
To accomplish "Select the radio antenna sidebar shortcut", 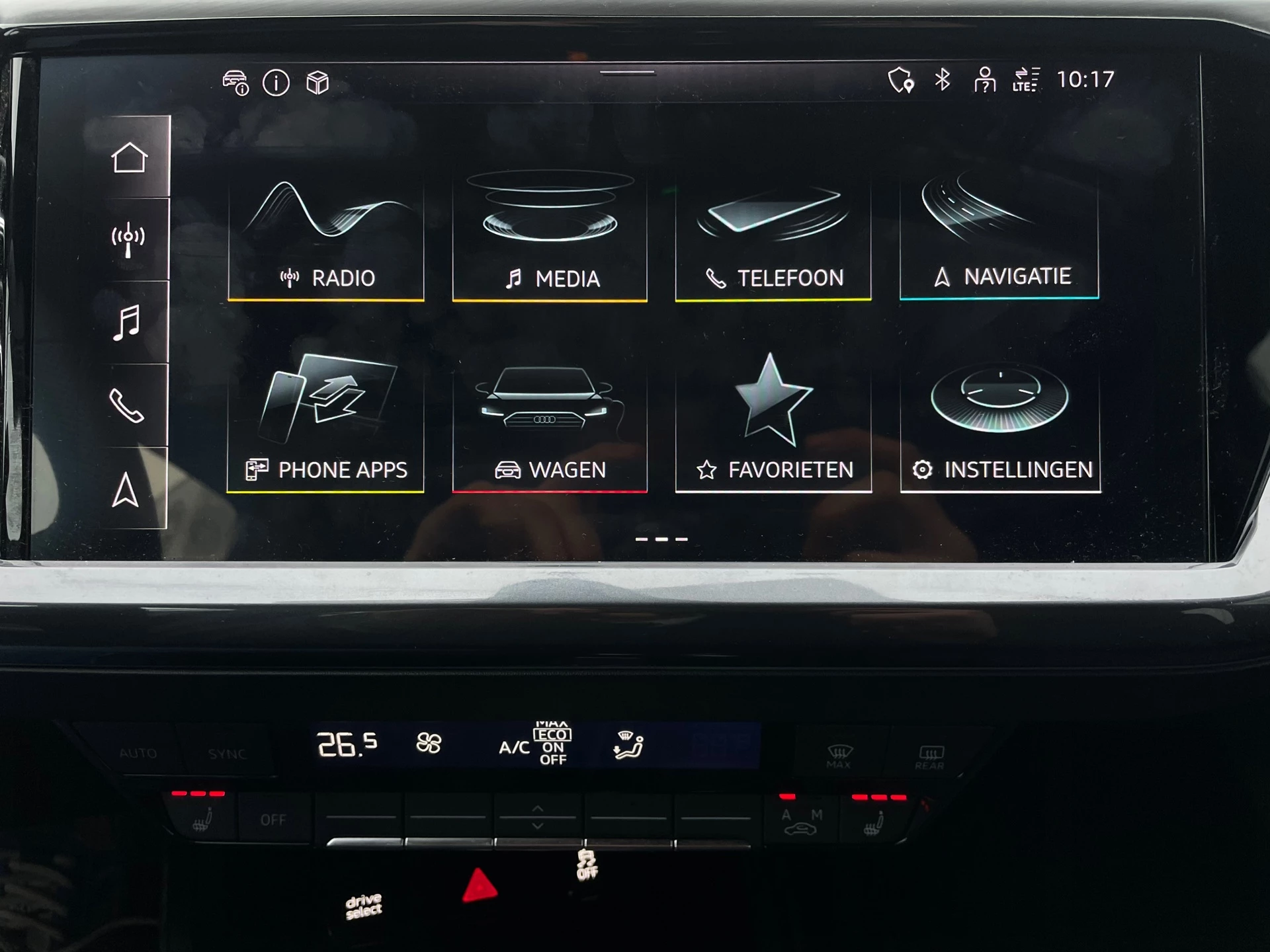I will click(128, 240).
